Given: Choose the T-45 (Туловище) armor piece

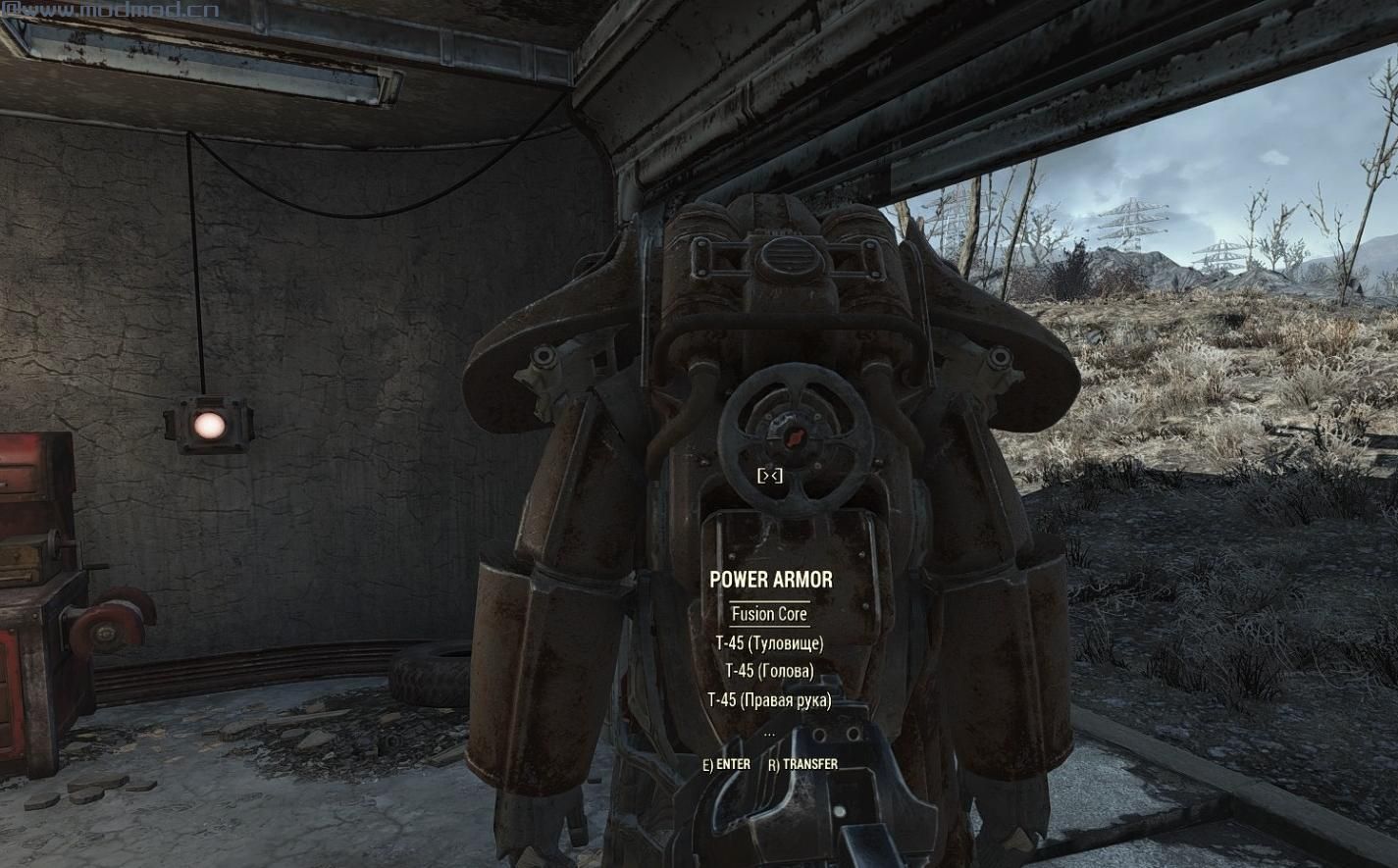Looking at the screenshot, I should (769, 643).
